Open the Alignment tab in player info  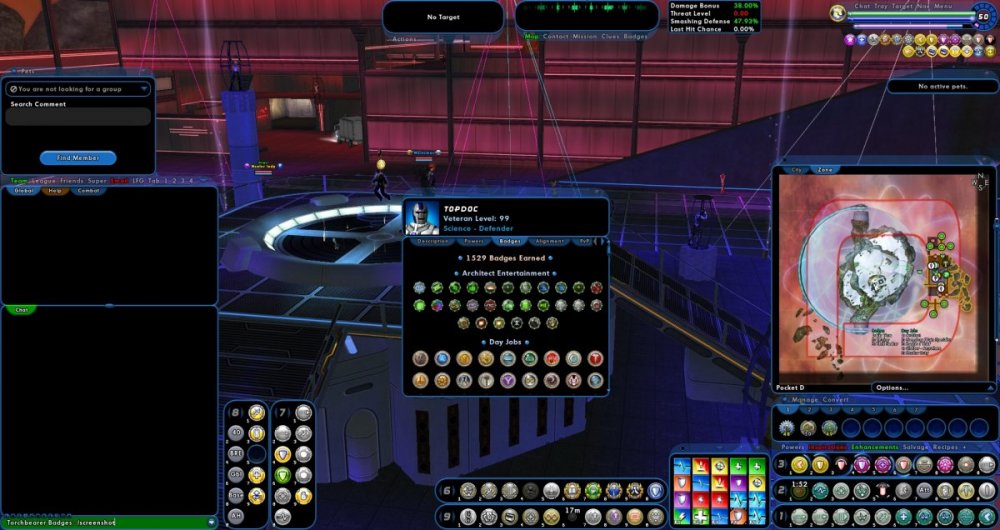[x=549, y=241]
